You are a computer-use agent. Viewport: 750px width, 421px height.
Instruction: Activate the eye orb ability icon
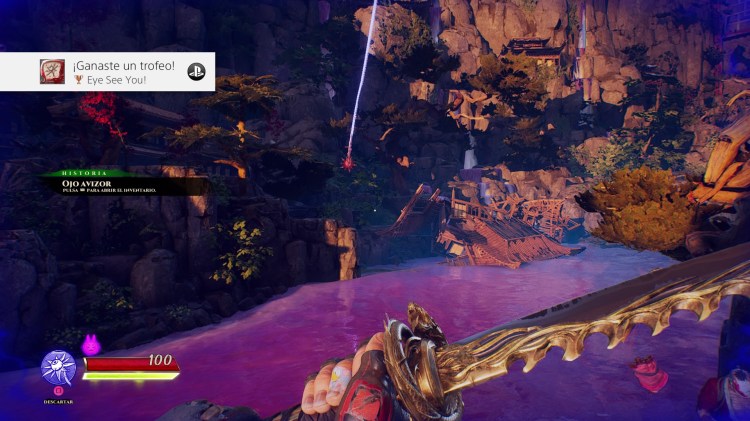tap(59, 367)
